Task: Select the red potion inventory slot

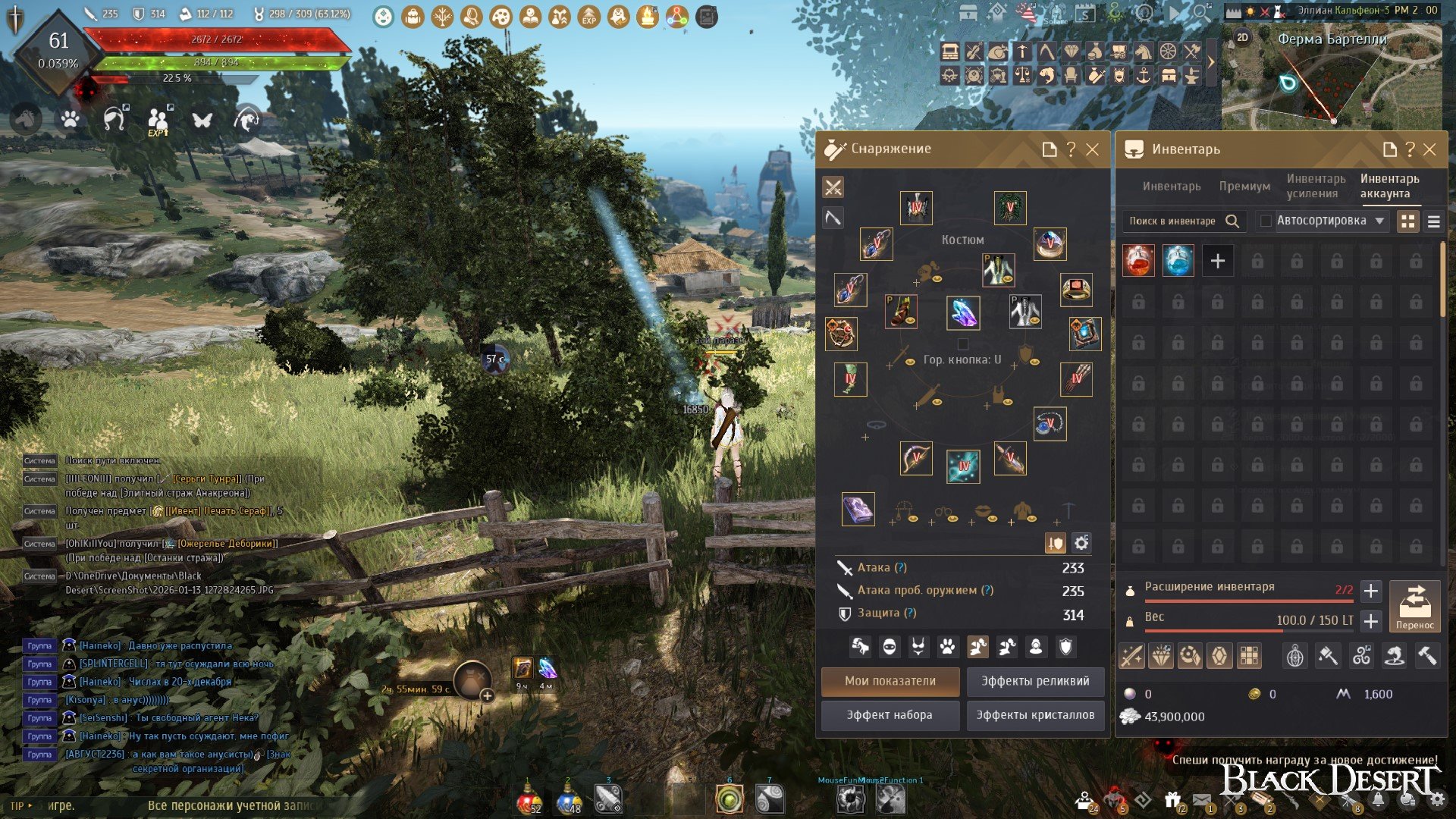Action: [1138, 261]
